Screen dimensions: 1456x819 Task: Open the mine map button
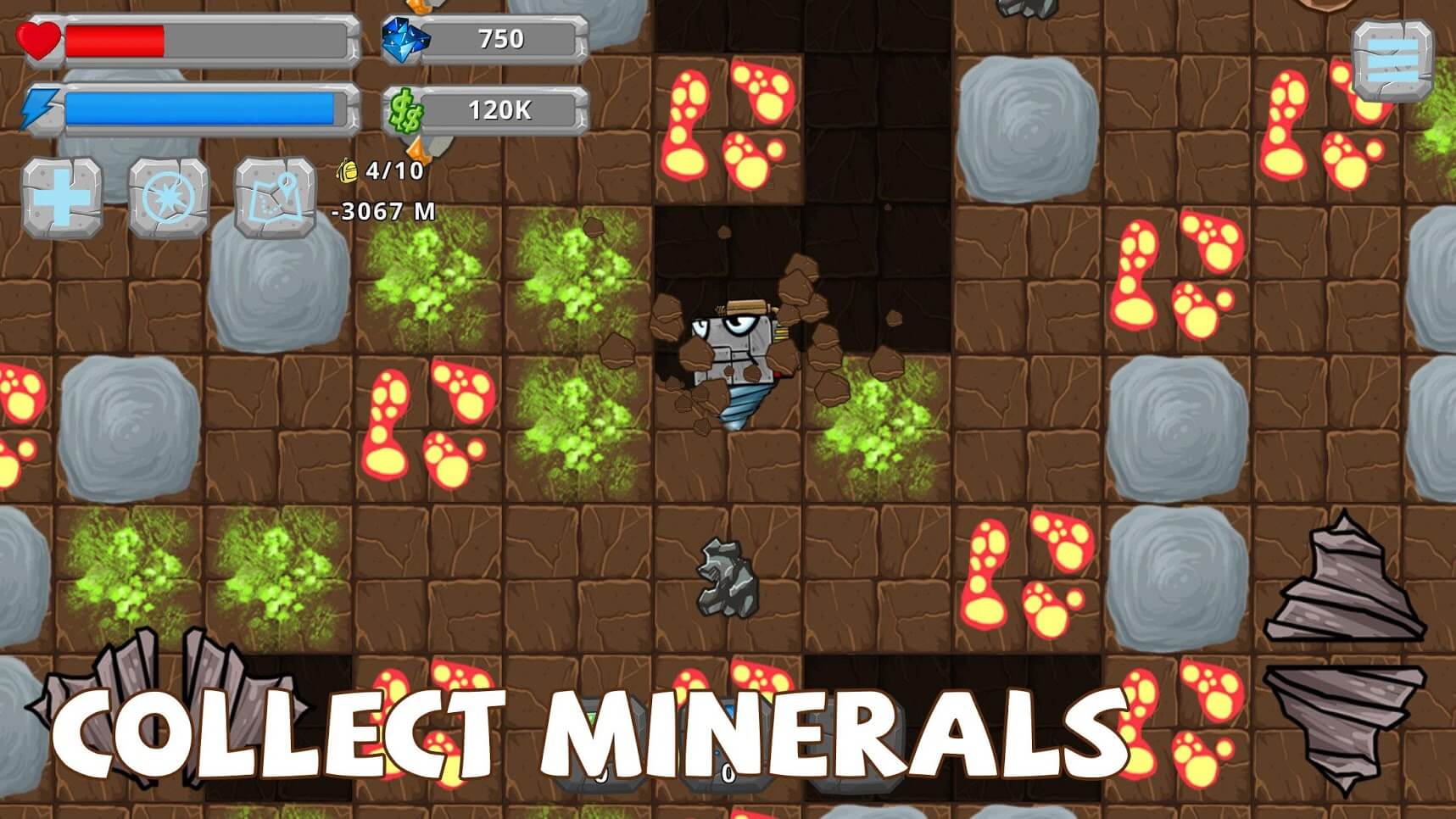click(273, 197)
